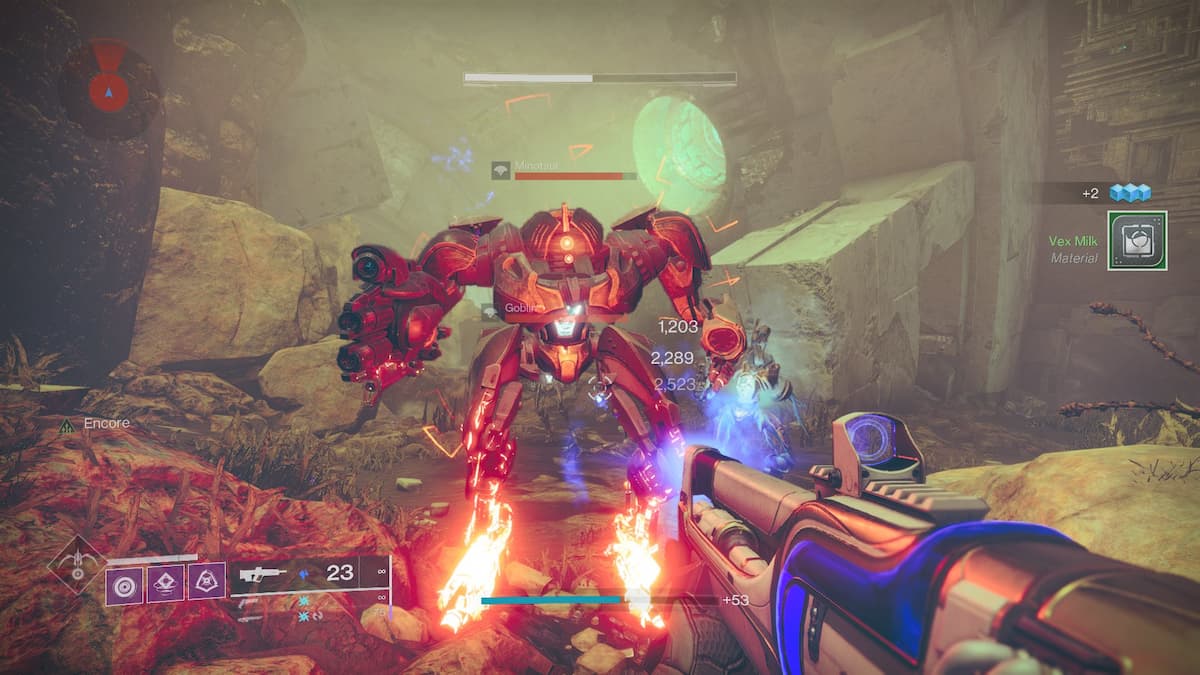Open the Vex Milk material loot icon
Image resolution: width=1200 pixels, height=675 pixels.
coord(1137,240)
